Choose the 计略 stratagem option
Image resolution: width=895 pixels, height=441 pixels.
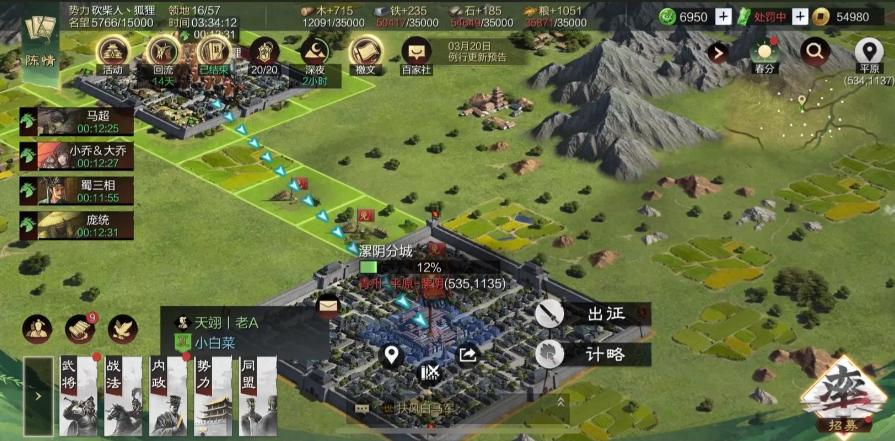coord(592,353)
